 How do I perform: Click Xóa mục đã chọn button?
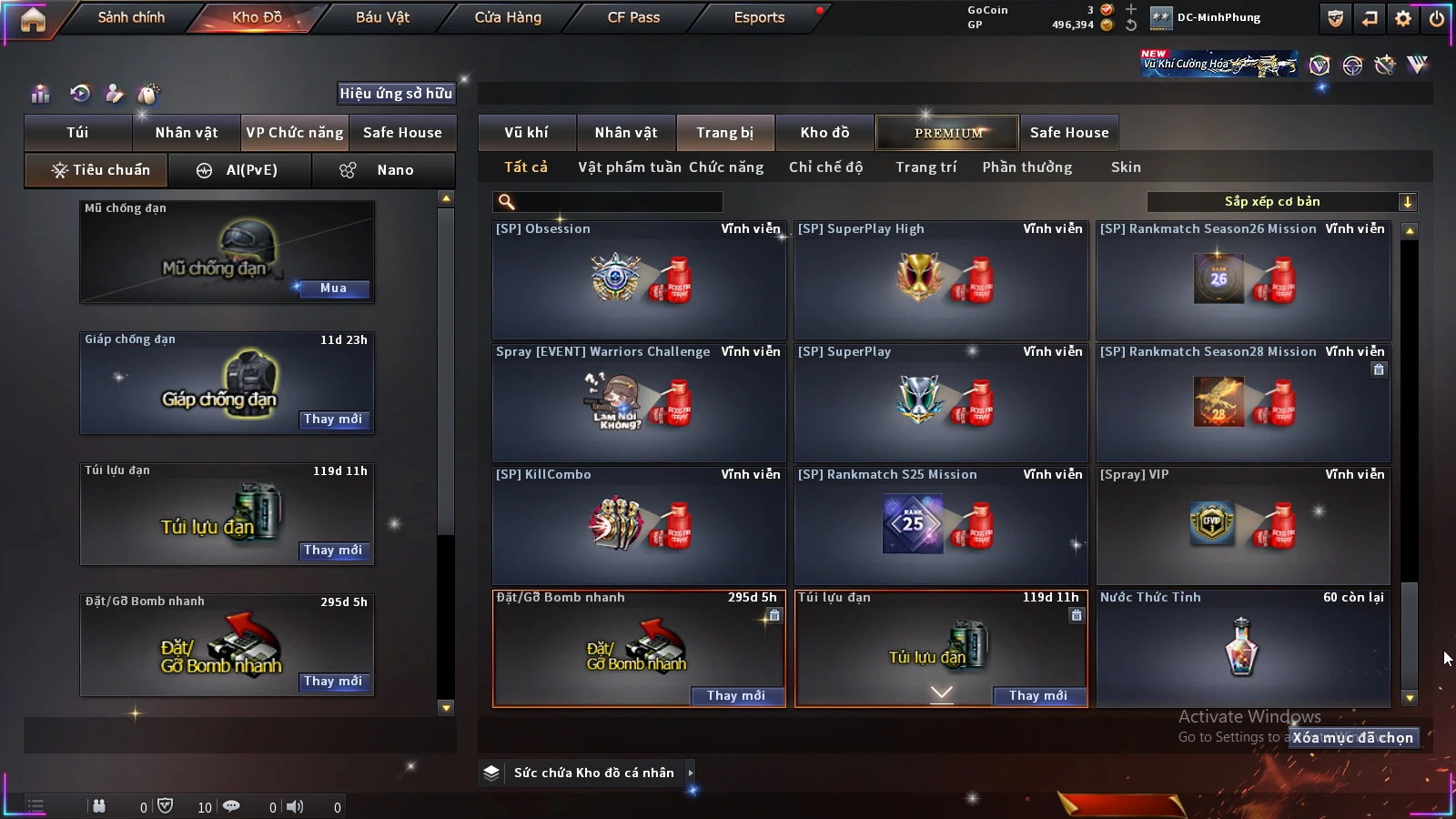[1353, 738]
